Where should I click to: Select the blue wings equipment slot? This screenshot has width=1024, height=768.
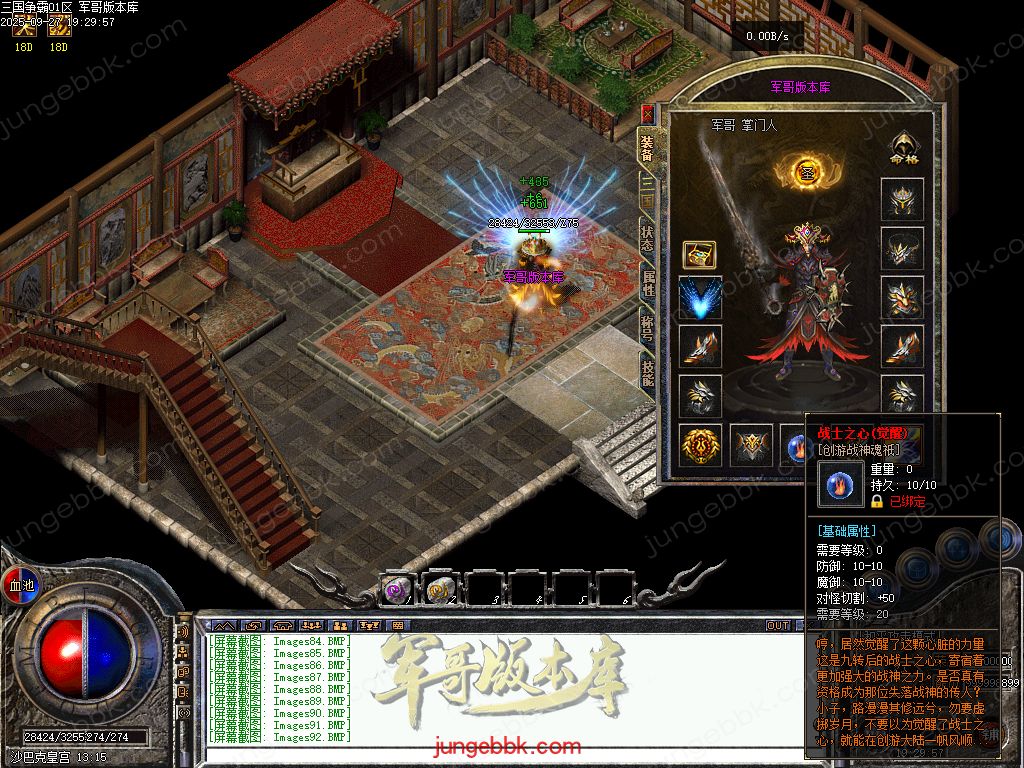[700, 299]
